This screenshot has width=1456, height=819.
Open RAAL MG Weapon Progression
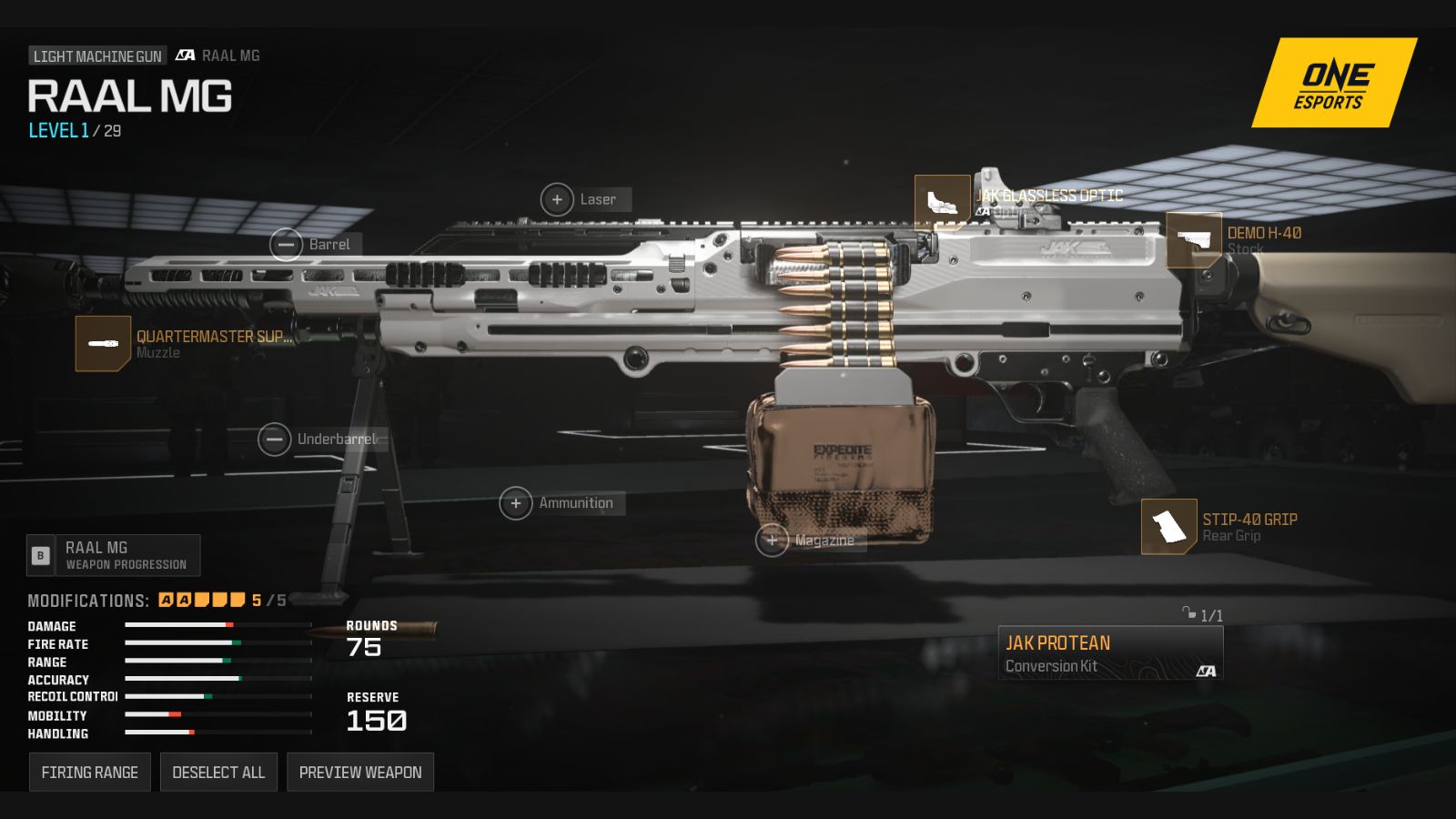point(114,555)
